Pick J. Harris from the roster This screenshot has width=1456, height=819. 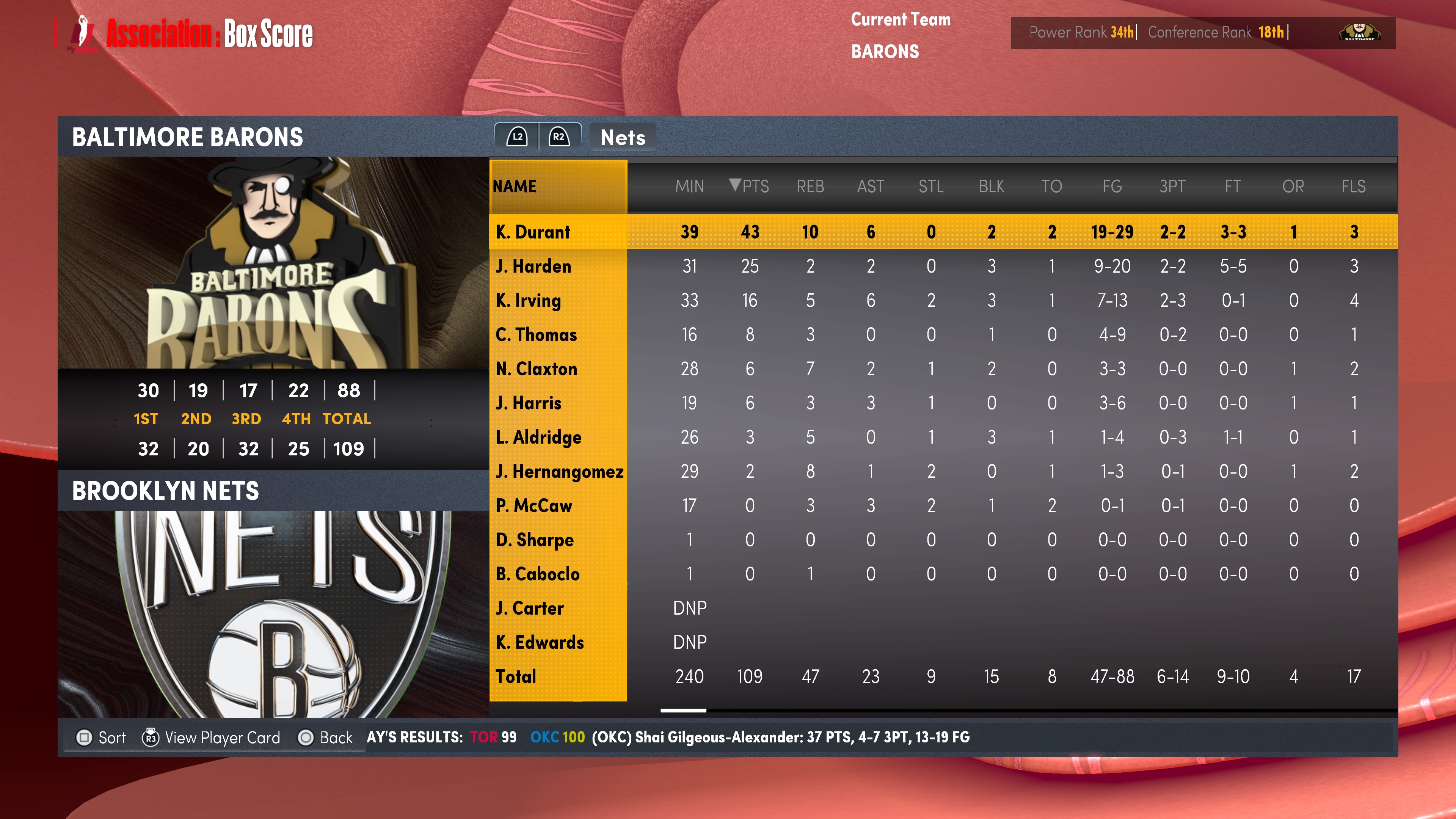coord(528,403)
